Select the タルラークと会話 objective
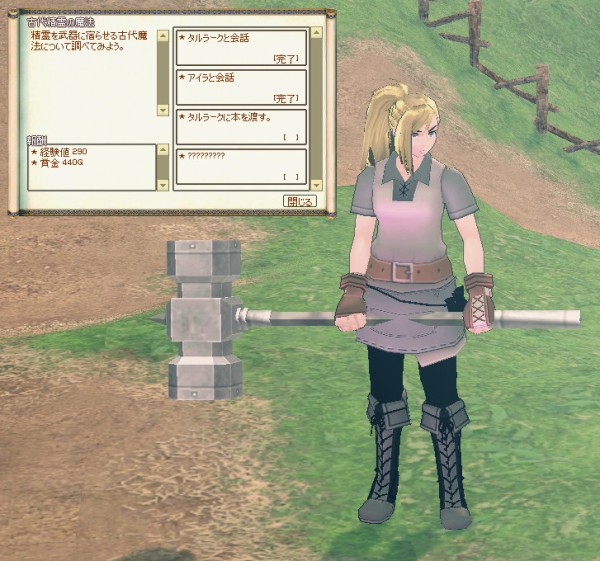 pos(240,47)
